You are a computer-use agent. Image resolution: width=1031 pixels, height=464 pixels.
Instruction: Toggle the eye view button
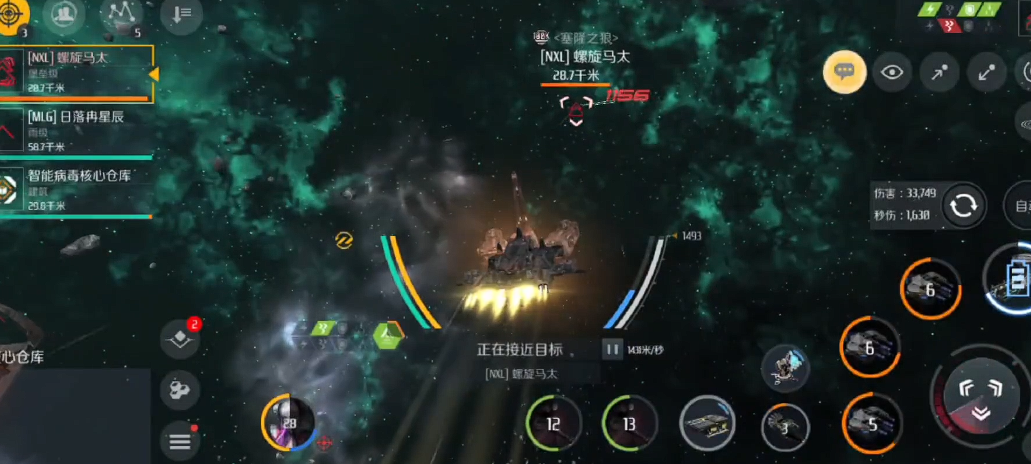click(x=892, y=72)
